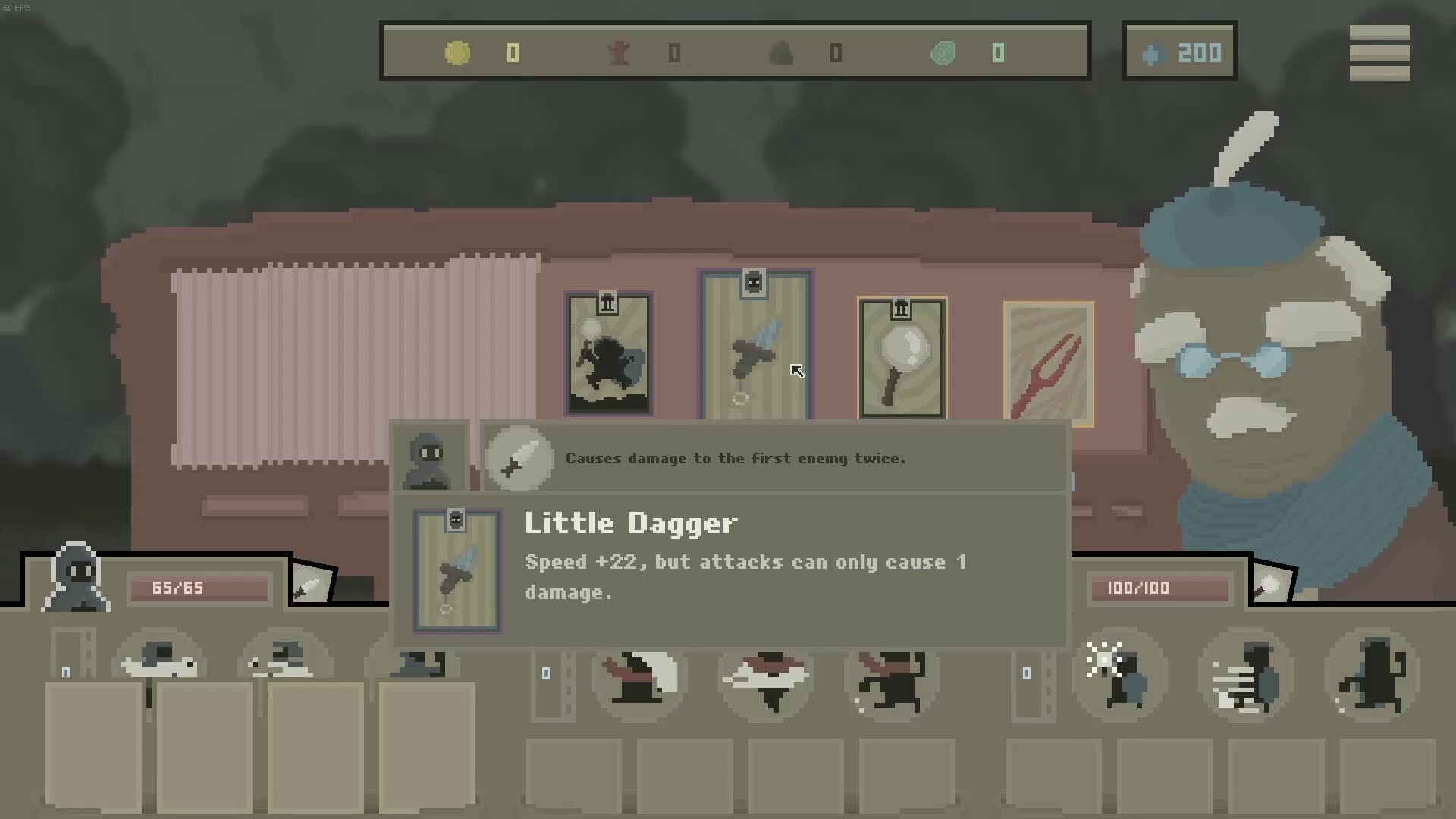Click the gold coin resource icon
The height and width of the screenshot is (819, 1456).
(457, 53)
